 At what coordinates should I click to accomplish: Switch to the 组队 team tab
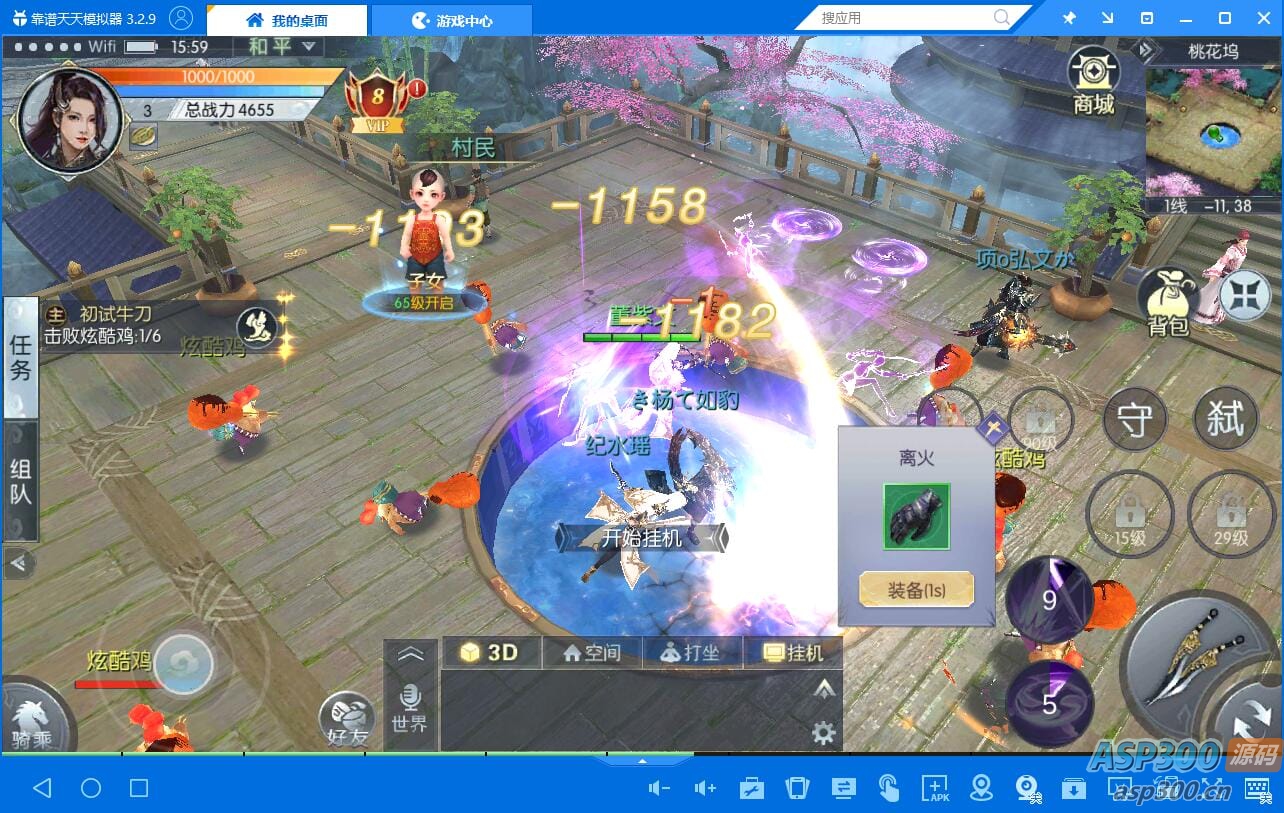coord(20,481)
